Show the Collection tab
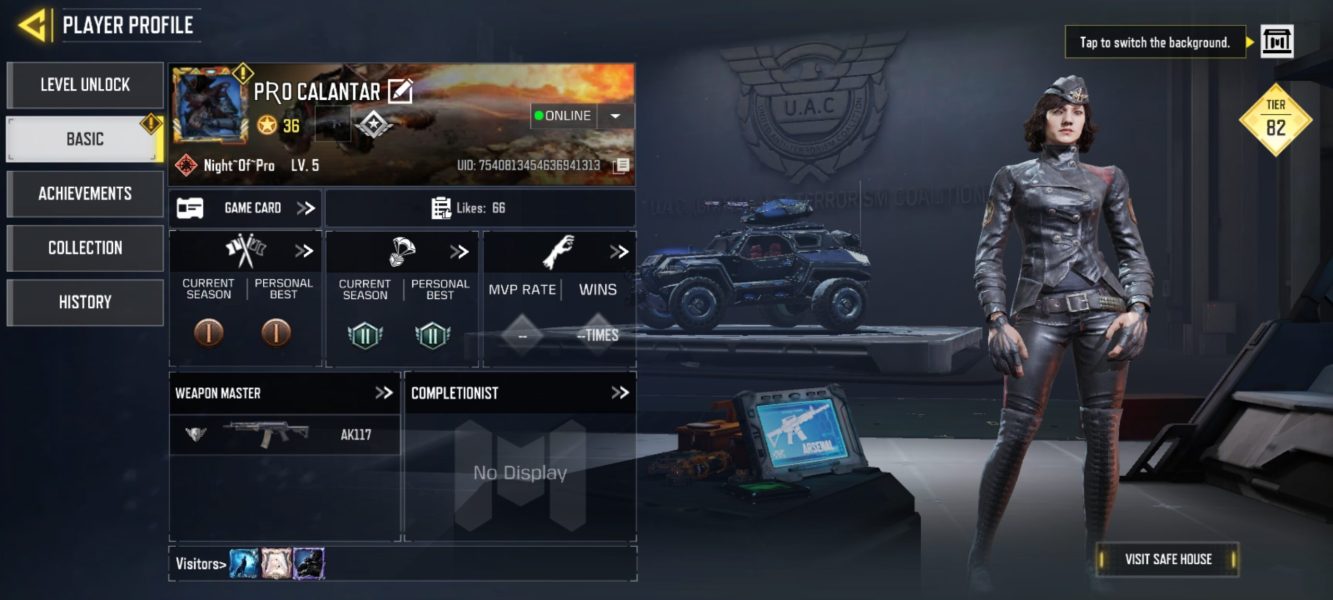Screen dimensions: 1333x600 pyautogui.click(x=85, y=247)
